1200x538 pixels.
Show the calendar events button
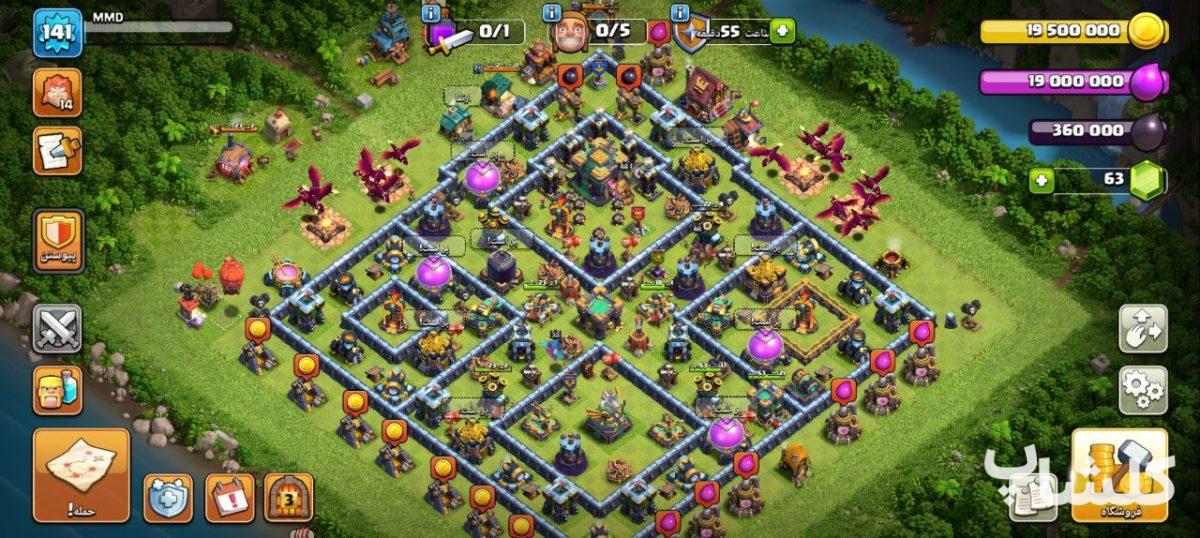[x=229, y=497]
